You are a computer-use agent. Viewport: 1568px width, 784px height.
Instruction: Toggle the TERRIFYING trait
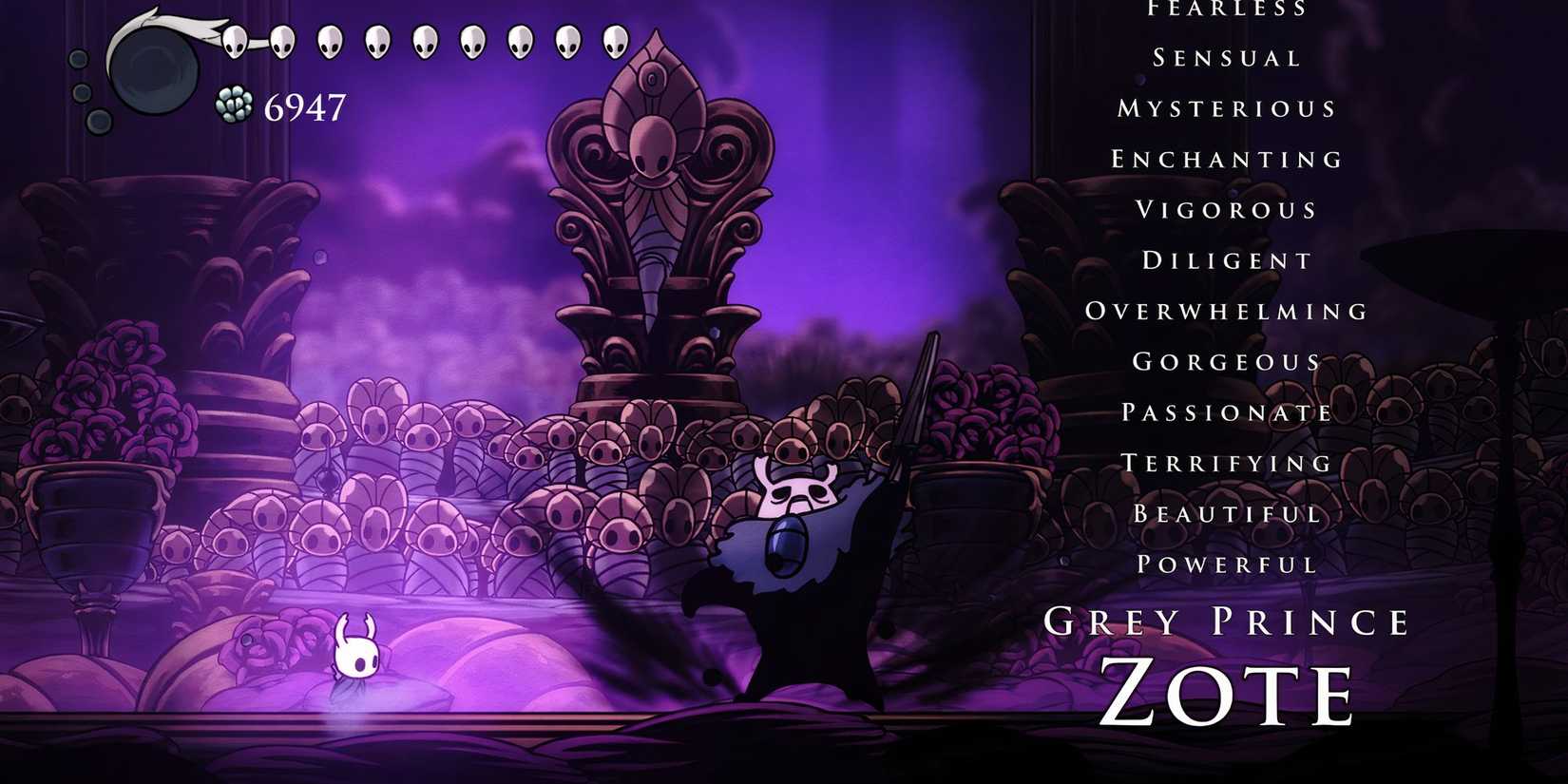[1226, 462]
